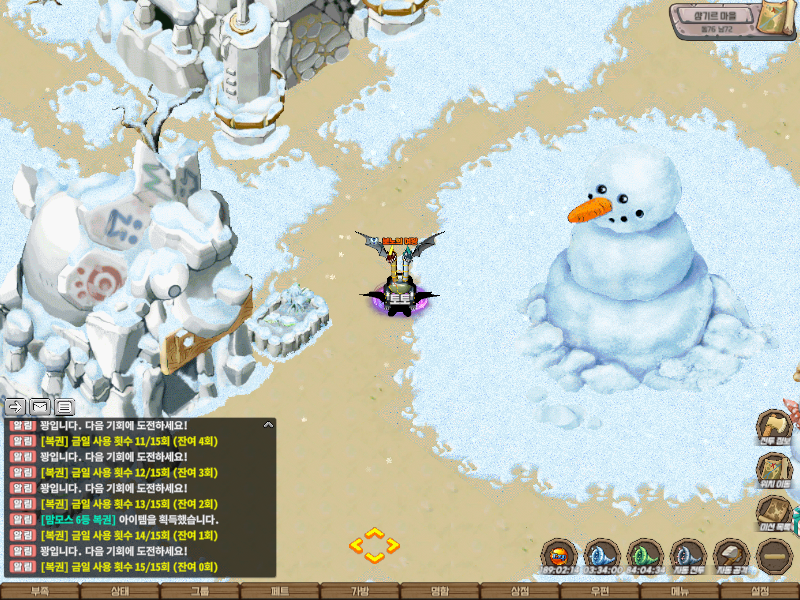The image size is (800, 600).
Task: Open the 부족 (Tribe) menu tab
Action: pos(40,591)
